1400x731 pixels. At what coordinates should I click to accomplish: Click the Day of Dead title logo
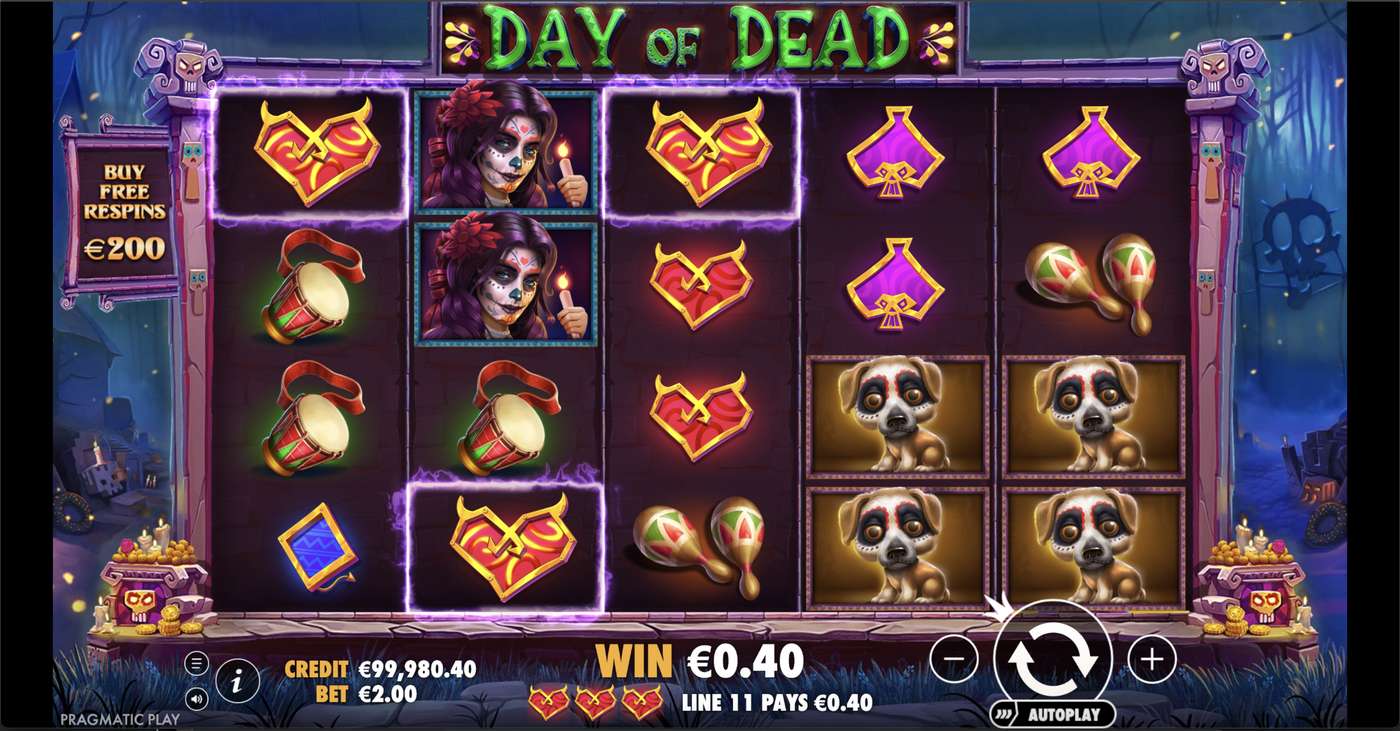[x=700, y=36]
